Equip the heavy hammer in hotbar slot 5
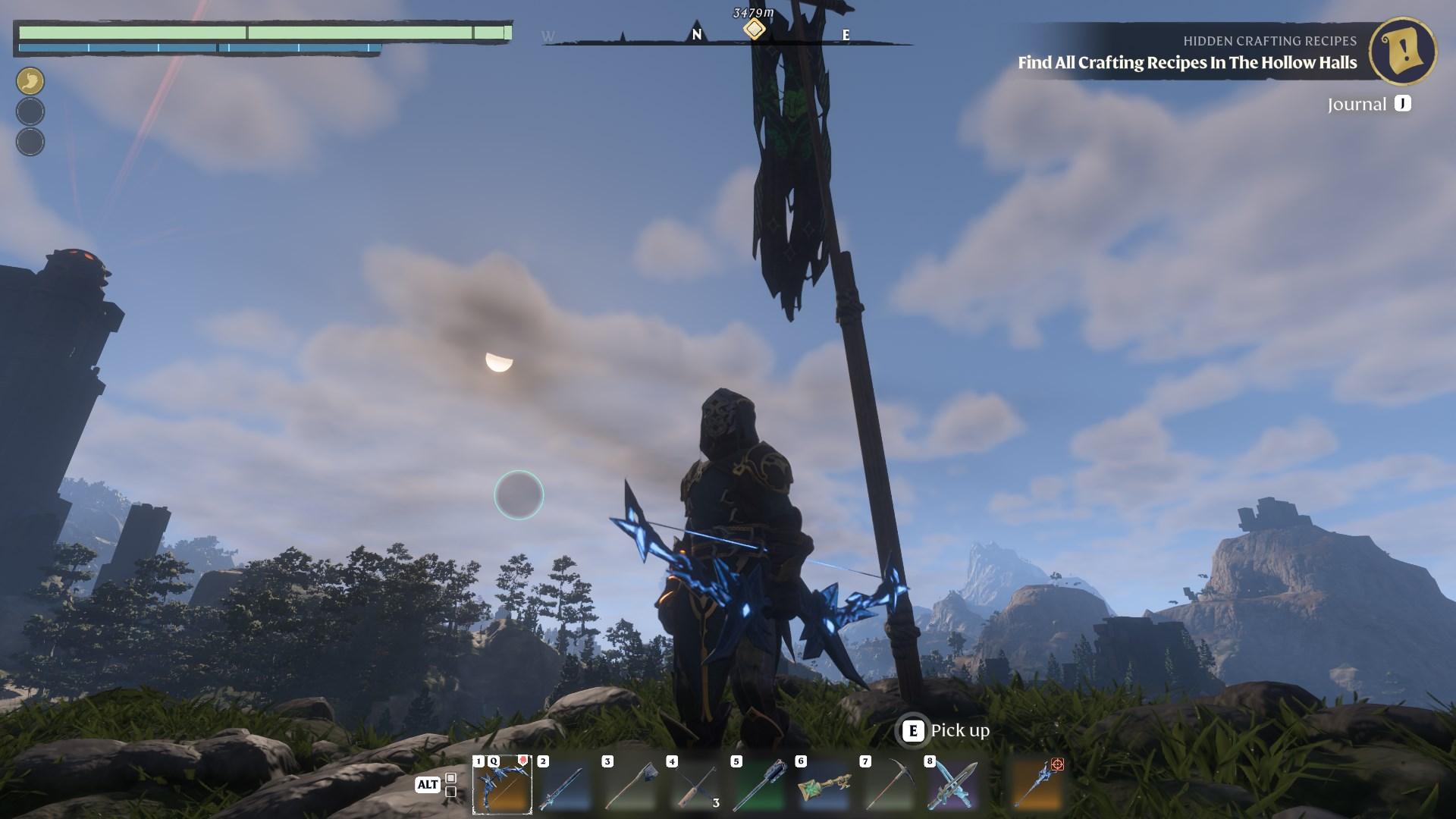Viewport: 1456px width, 819px height. [759, 786]
